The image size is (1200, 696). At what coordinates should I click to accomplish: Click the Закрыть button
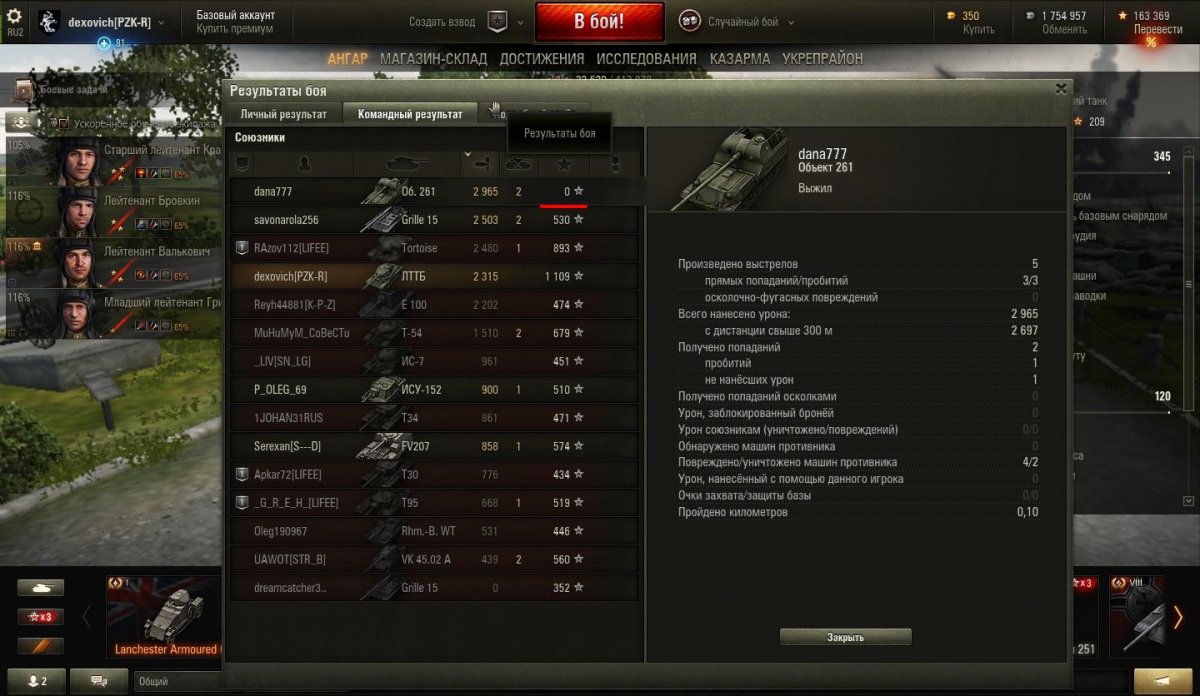coord(845,637)
